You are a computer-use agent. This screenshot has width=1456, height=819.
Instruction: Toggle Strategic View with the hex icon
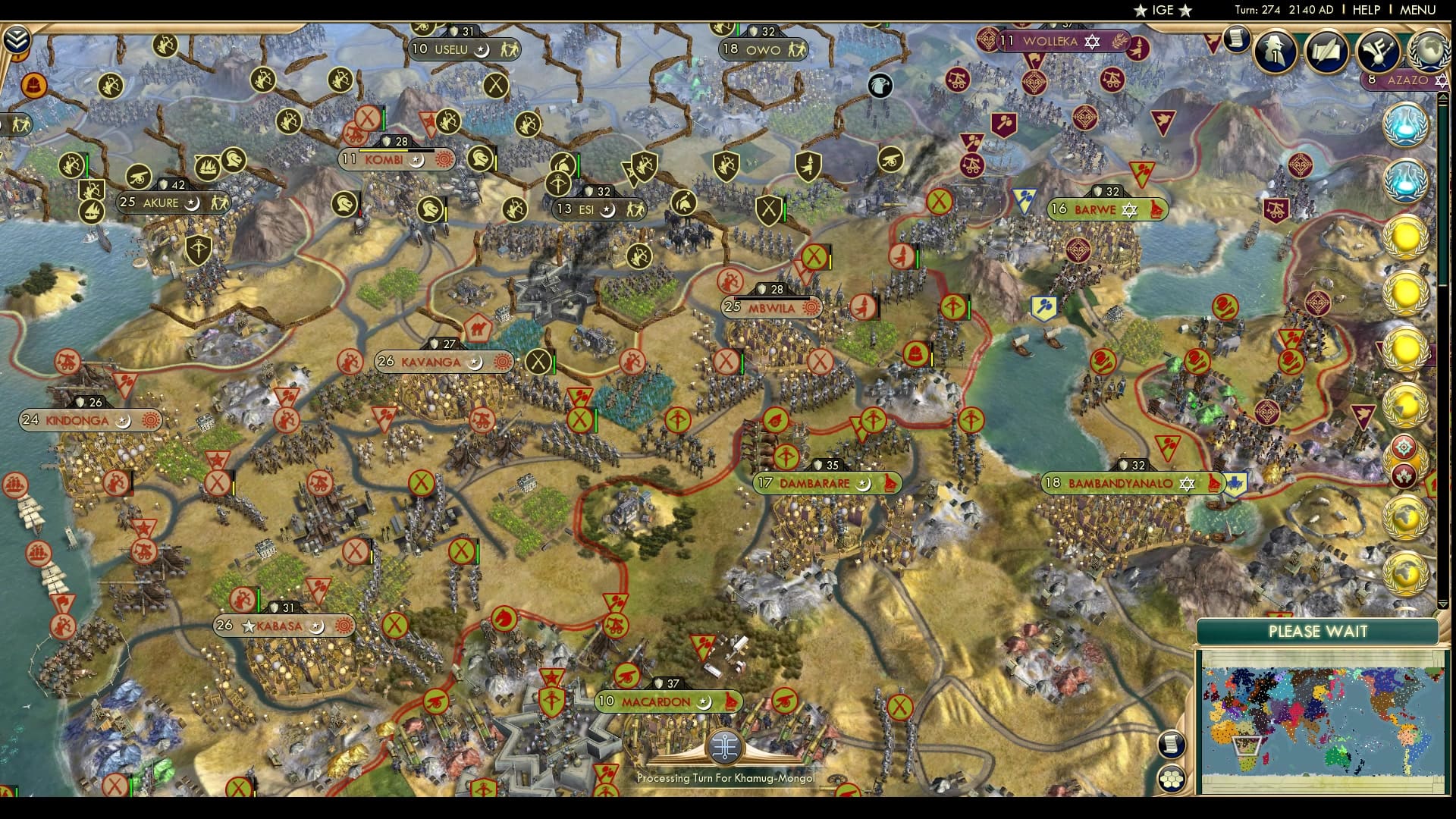click(1172, 777)
